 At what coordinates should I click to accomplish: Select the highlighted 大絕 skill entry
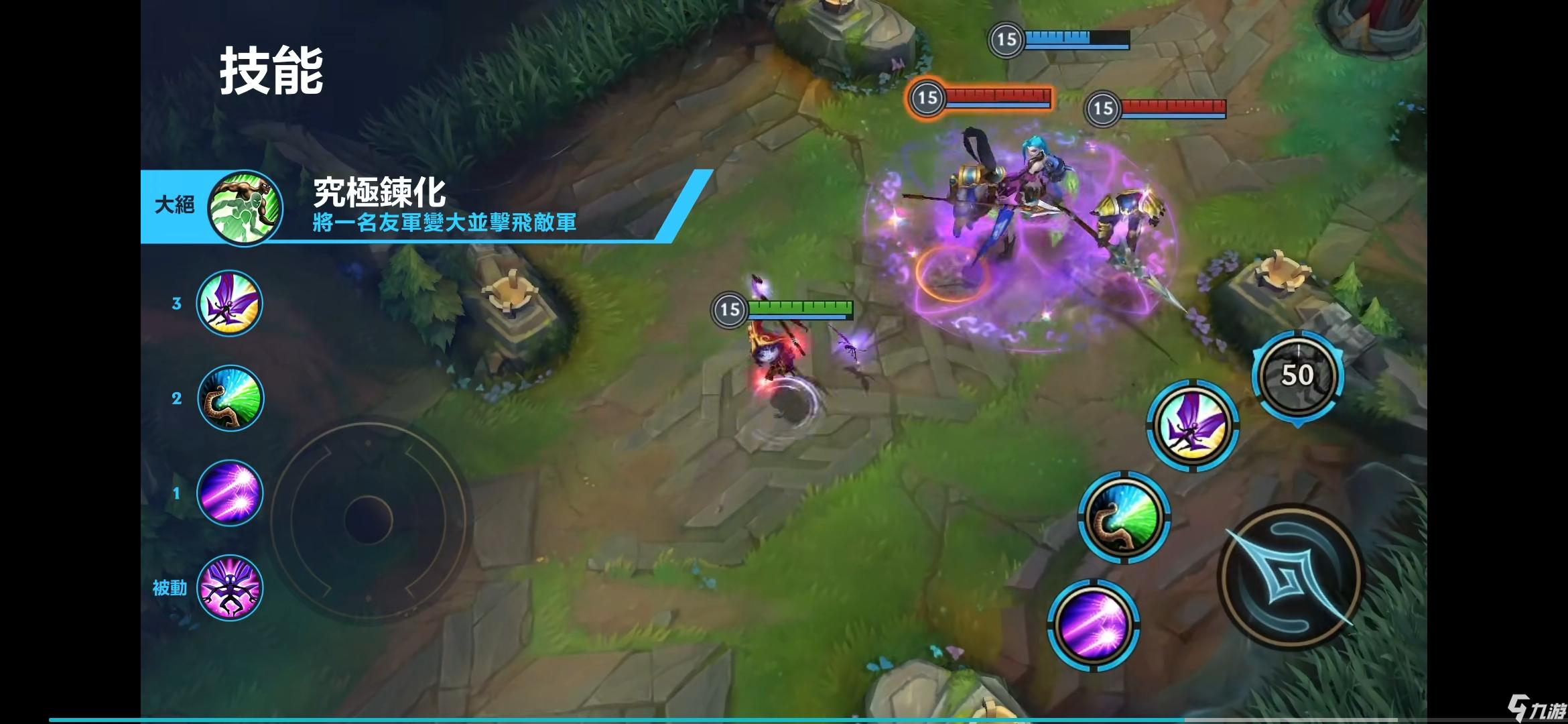(x=174, y=206)
